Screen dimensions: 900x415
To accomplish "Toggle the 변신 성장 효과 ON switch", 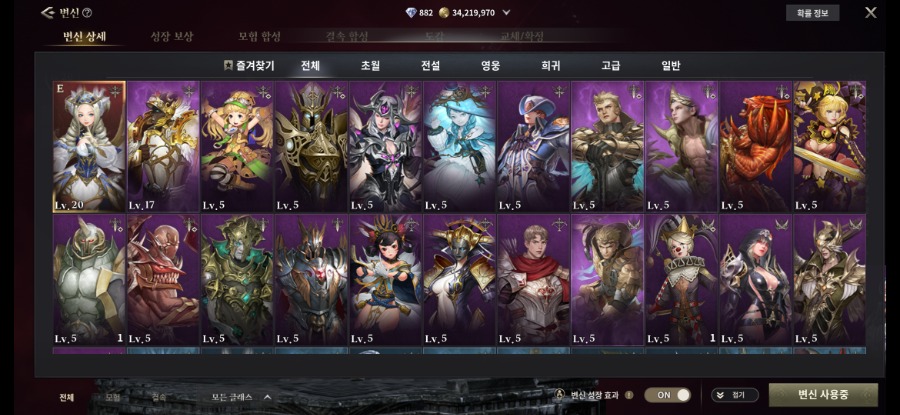I will (x=667, y=395).
